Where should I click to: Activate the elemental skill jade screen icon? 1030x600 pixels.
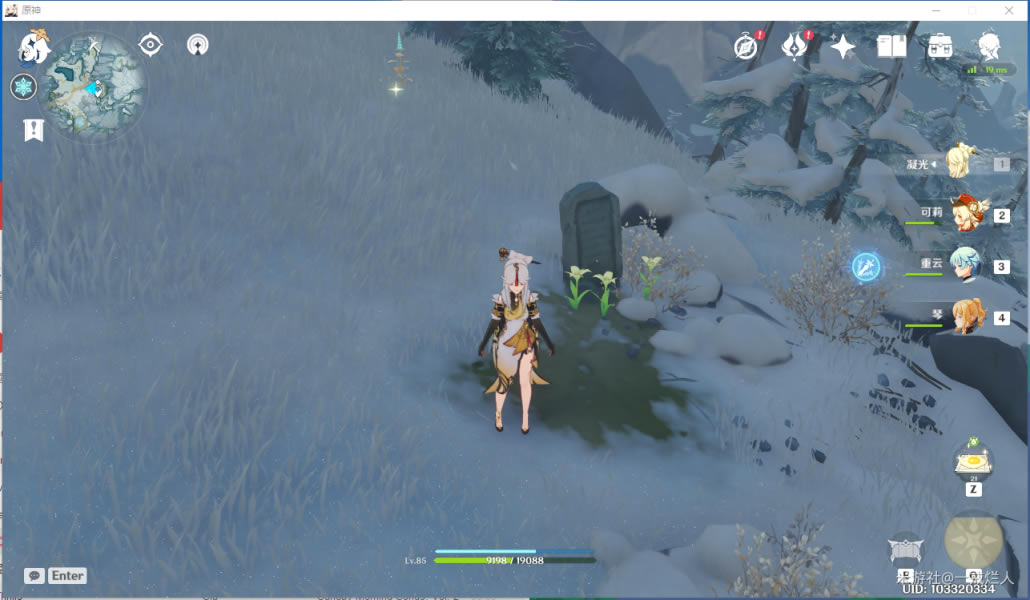[x=905, y=549]
